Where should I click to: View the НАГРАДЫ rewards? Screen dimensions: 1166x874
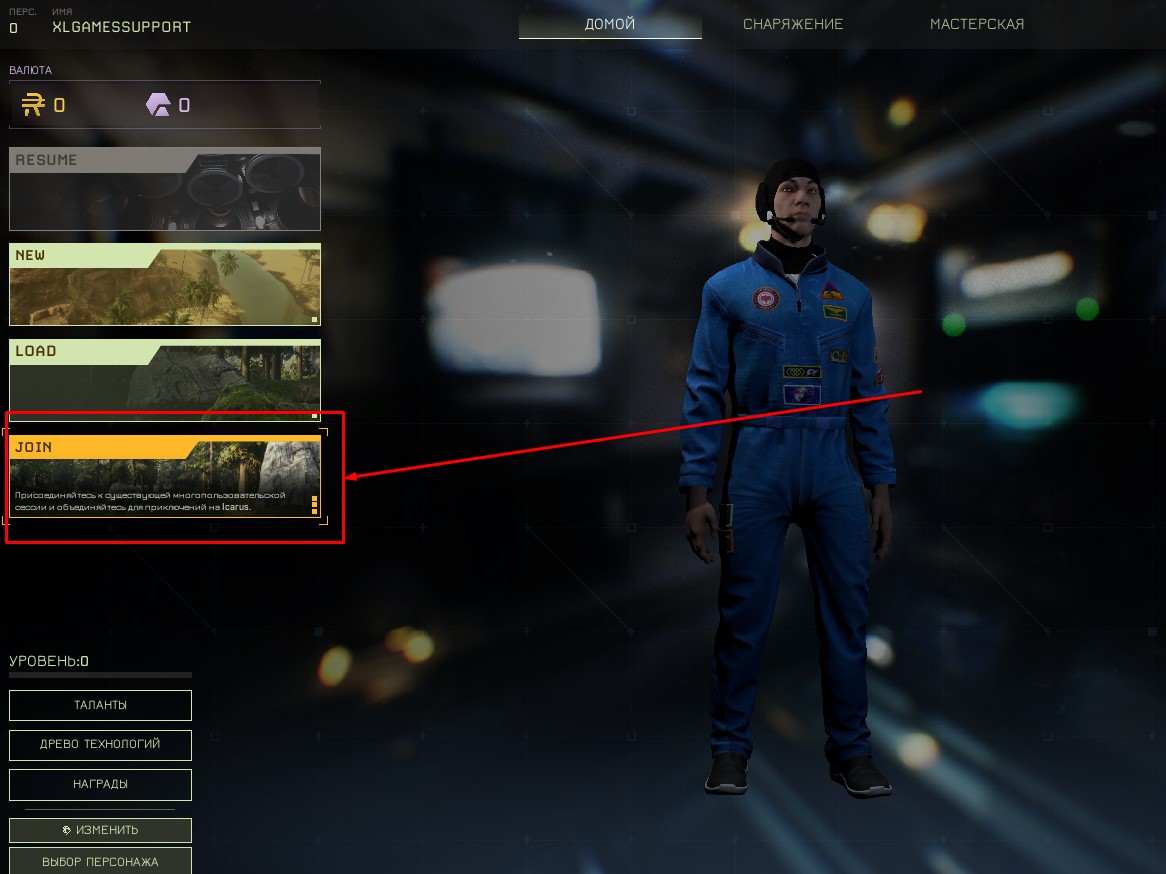pyautogui.click(x=100, y=785)
